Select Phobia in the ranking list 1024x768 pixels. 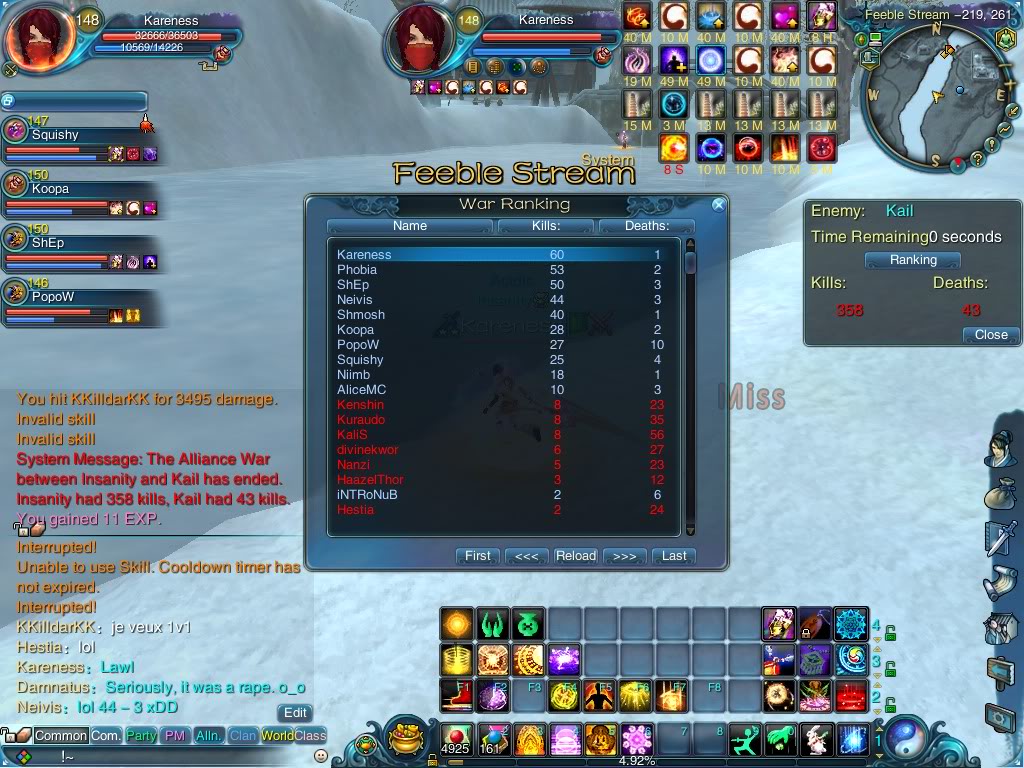tap(357, 270)
